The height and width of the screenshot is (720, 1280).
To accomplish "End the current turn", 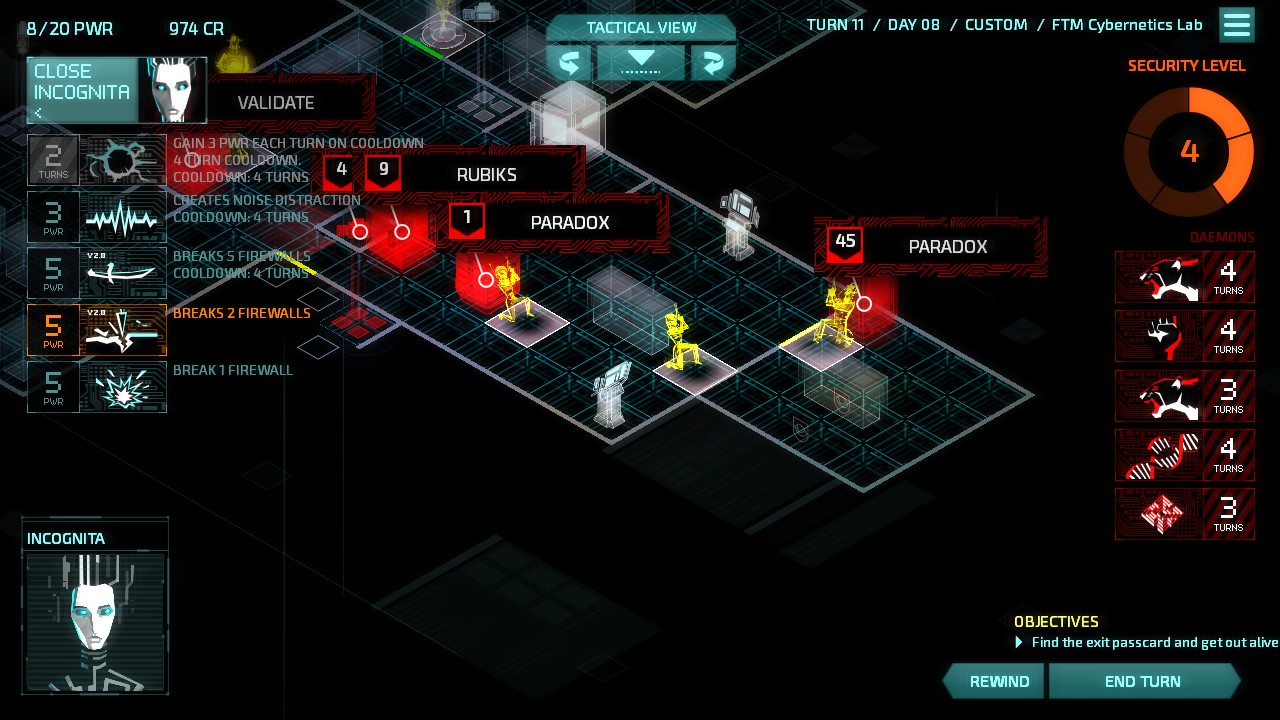I will point(1143,682).
